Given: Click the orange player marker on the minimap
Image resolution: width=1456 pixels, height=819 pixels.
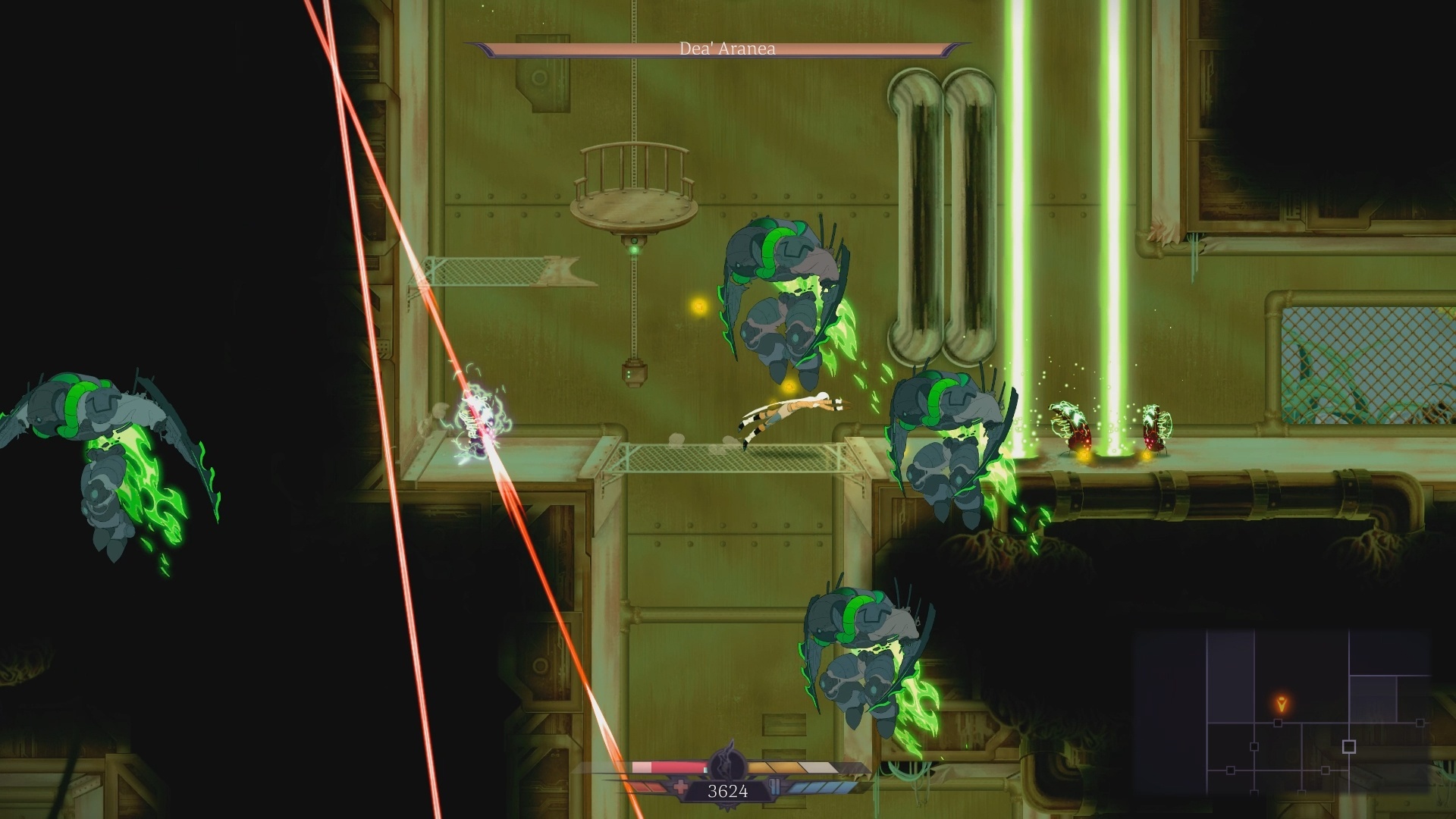Looking at the screenshot, I should click(x=1281, y=702).
